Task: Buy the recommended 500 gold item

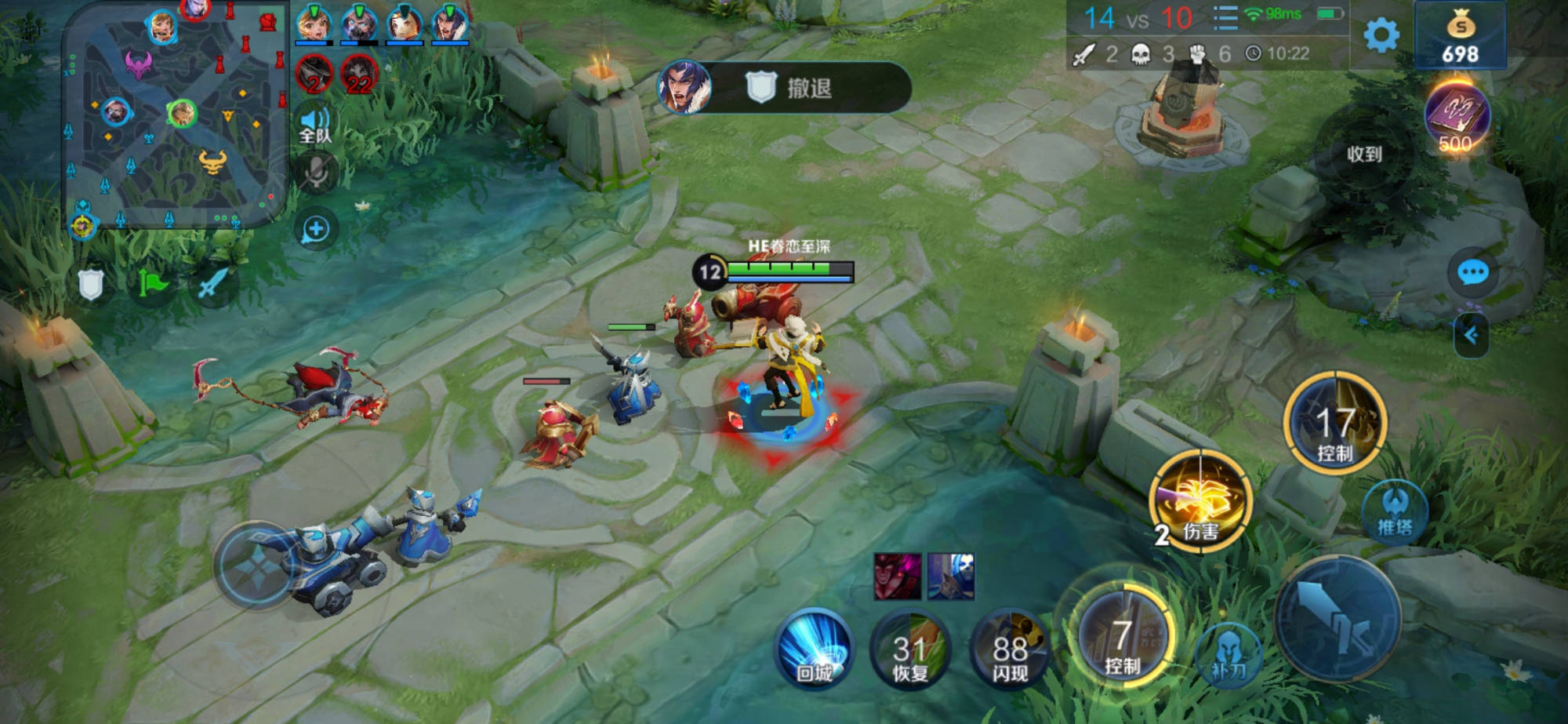Action: point(1456,118)
